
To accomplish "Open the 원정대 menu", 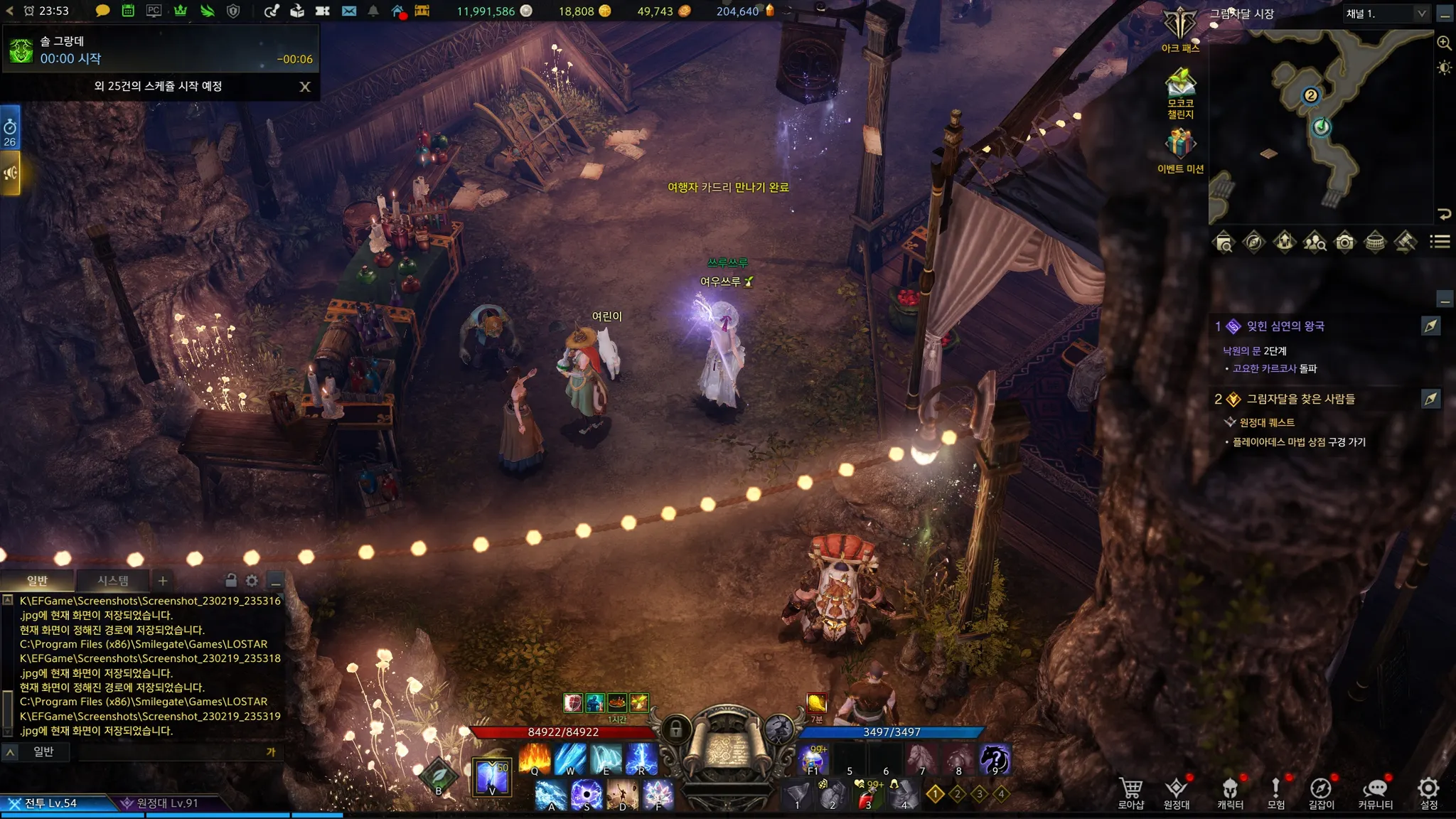I will point(1177,792).
